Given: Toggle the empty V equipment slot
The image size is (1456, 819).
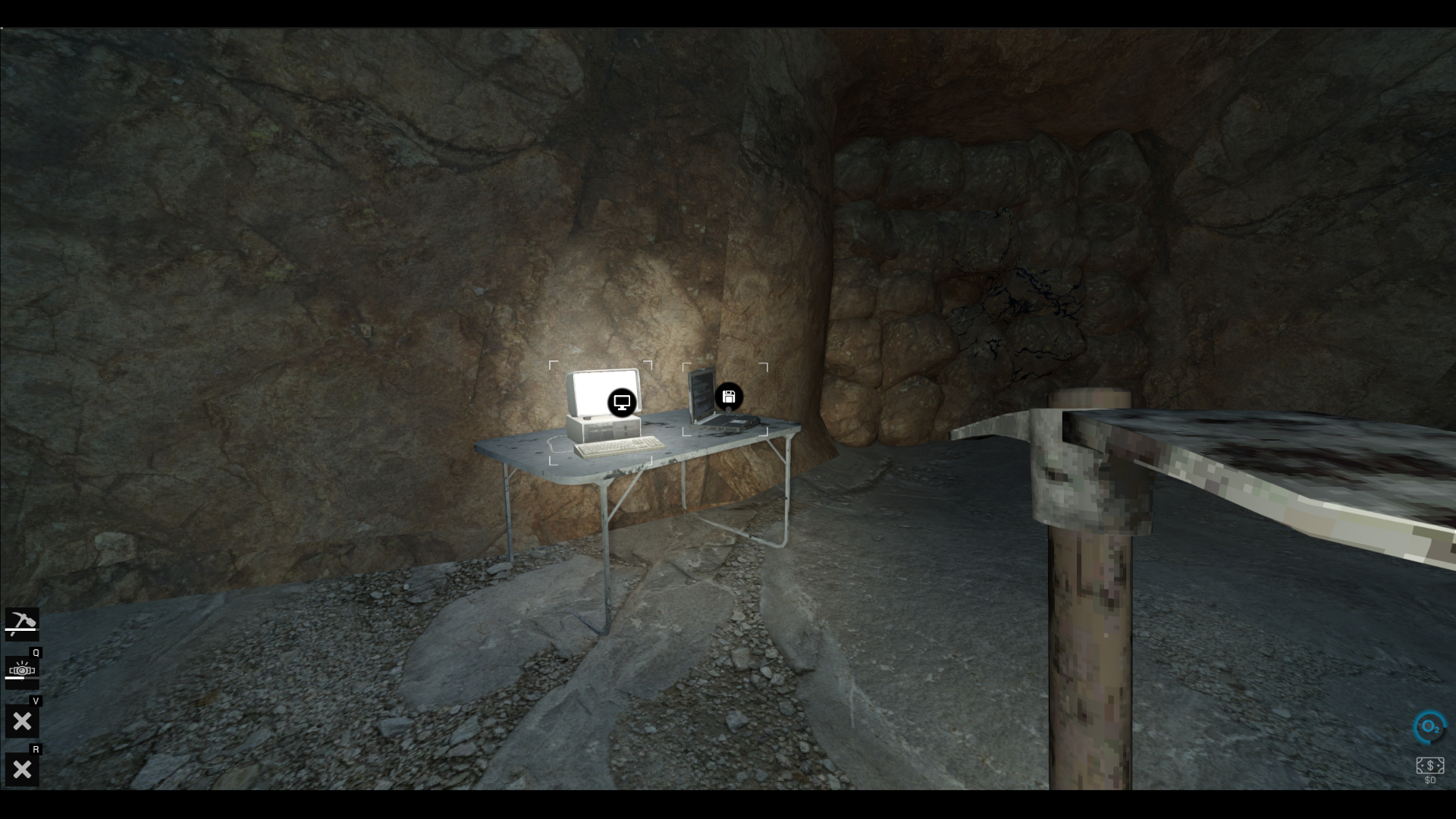Looking at the screenshot, I should click(x=22, y=720).
